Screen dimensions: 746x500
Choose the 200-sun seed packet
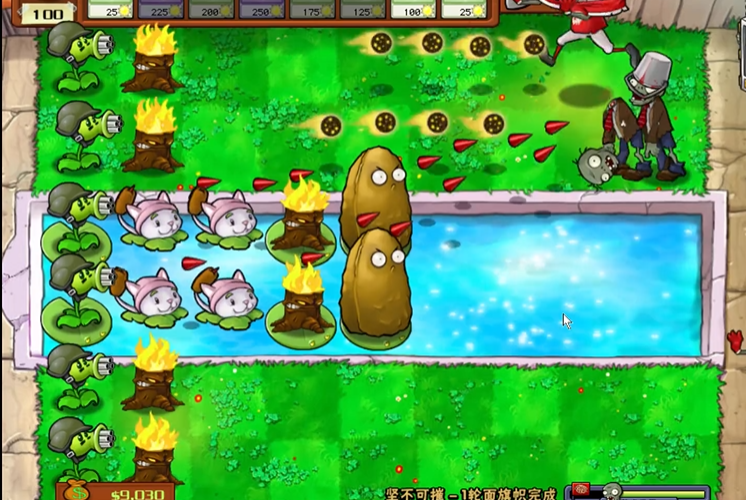pos(211,9)
